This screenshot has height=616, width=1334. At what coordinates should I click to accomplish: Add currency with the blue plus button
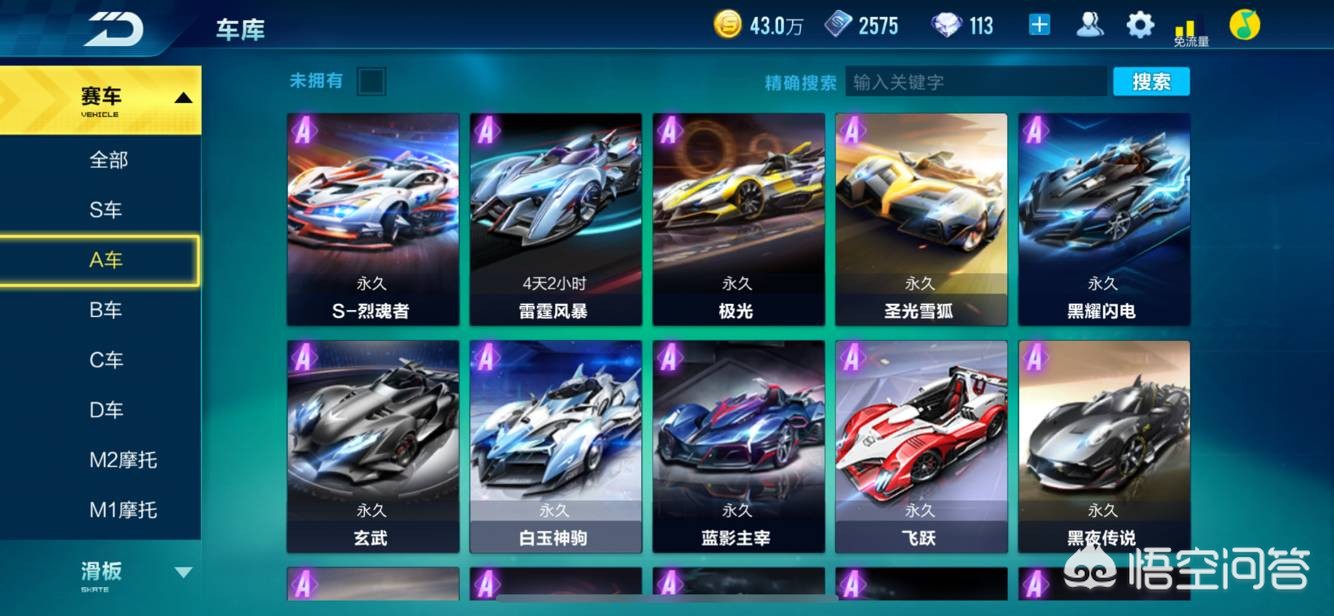tap(1040, 25)
